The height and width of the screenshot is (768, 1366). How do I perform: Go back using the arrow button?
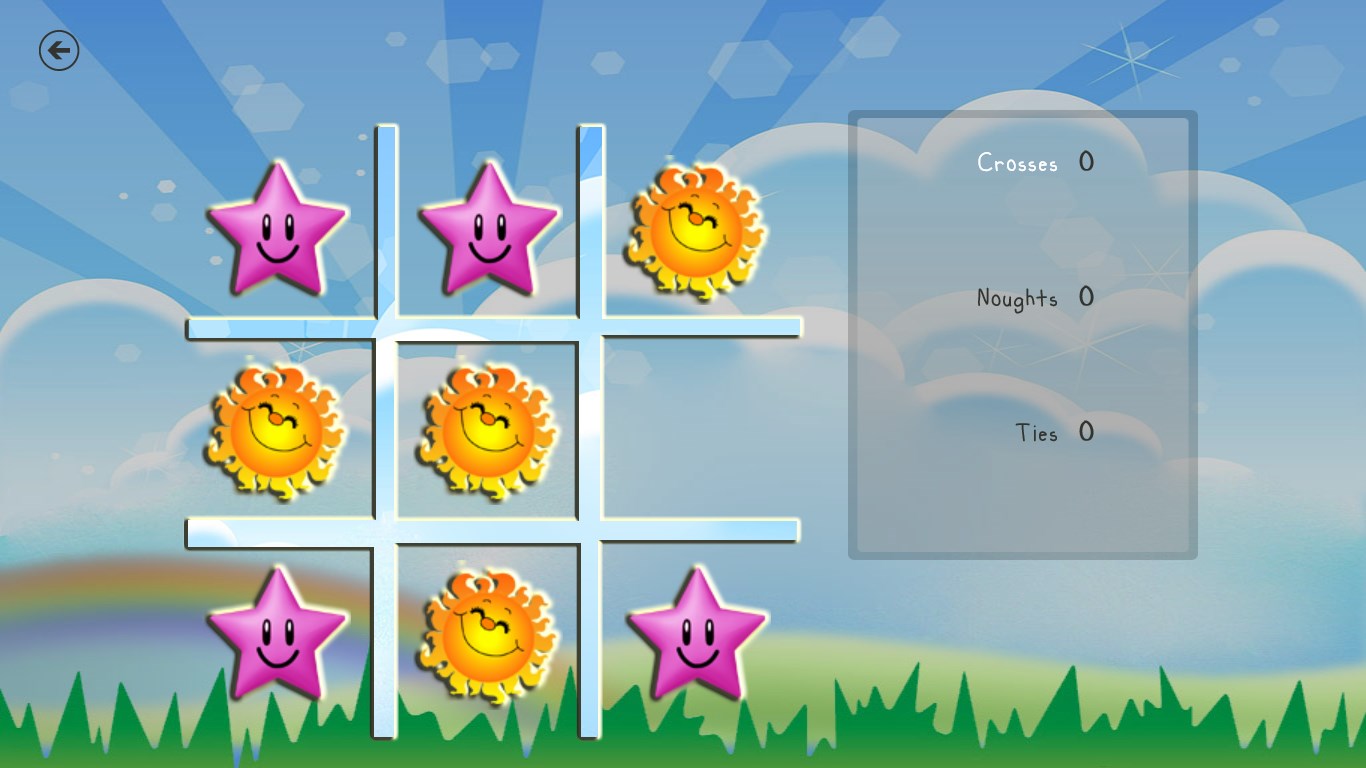pyautogui.click(x=59, y=50)
